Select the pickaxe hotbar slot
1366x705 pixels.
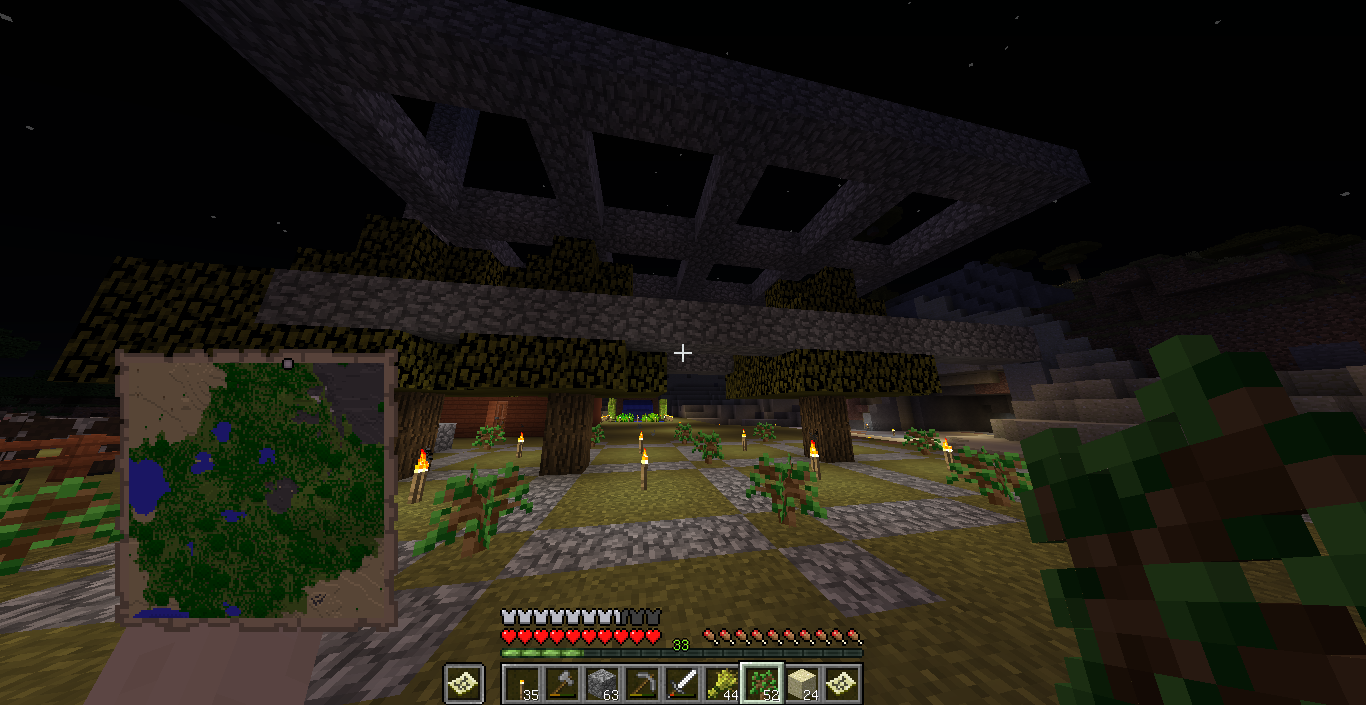pyautogui.click(x=640, y=684)
